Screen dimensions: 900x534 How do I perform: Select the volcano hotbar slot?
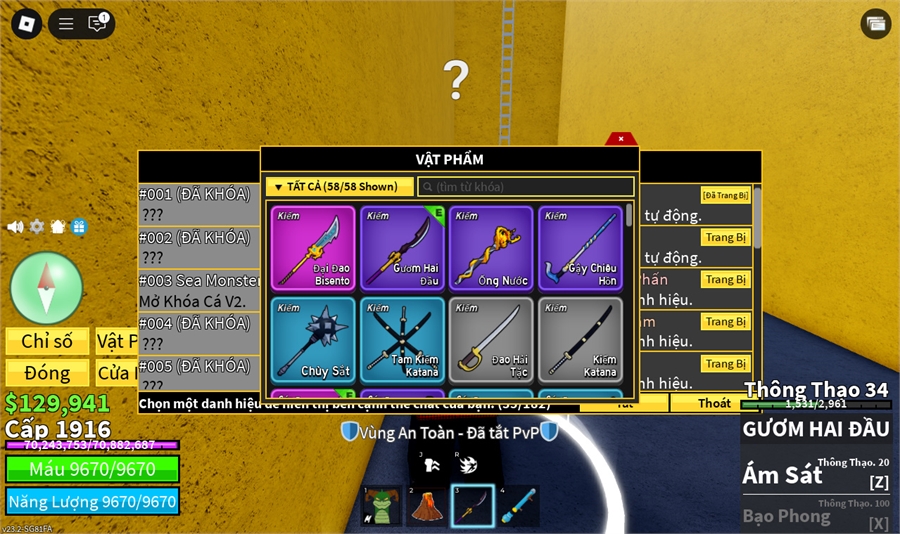click(427, 506)
